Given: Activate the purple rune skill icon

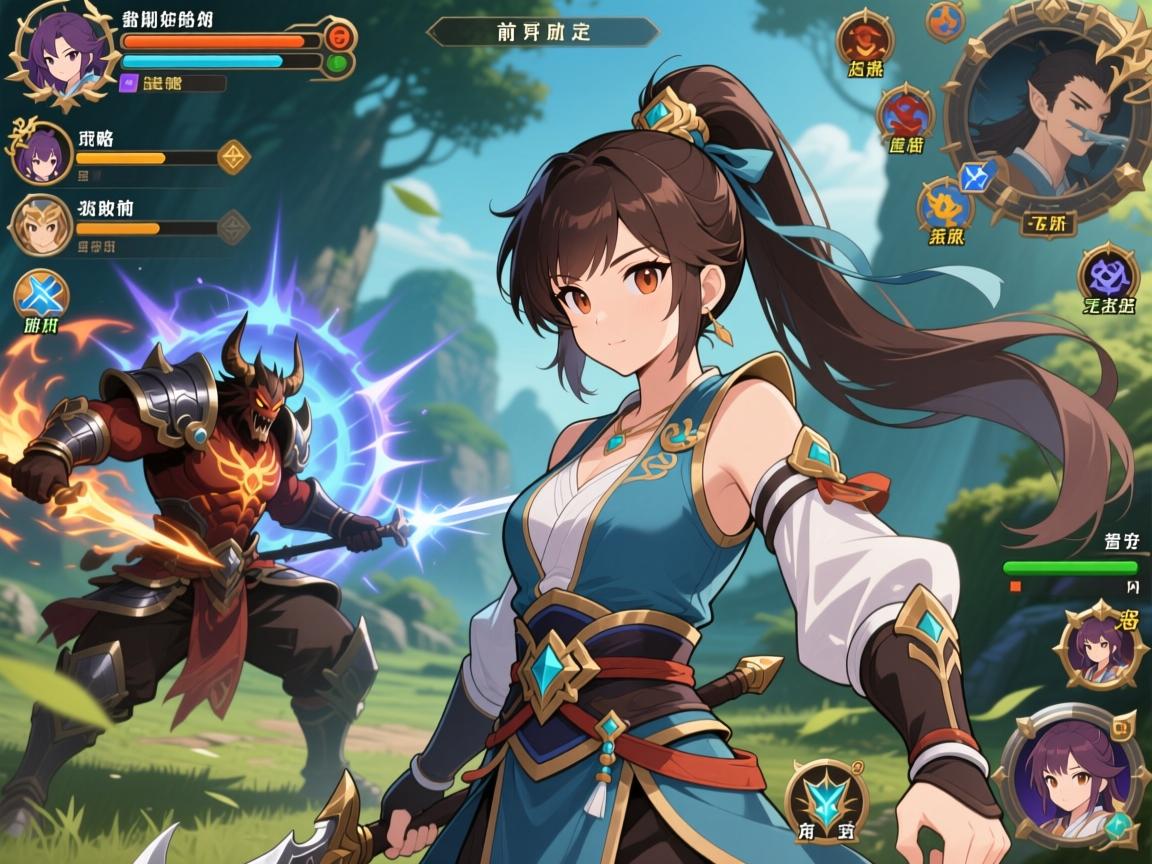Looking at the screenshot, I should coord(1109,273).
